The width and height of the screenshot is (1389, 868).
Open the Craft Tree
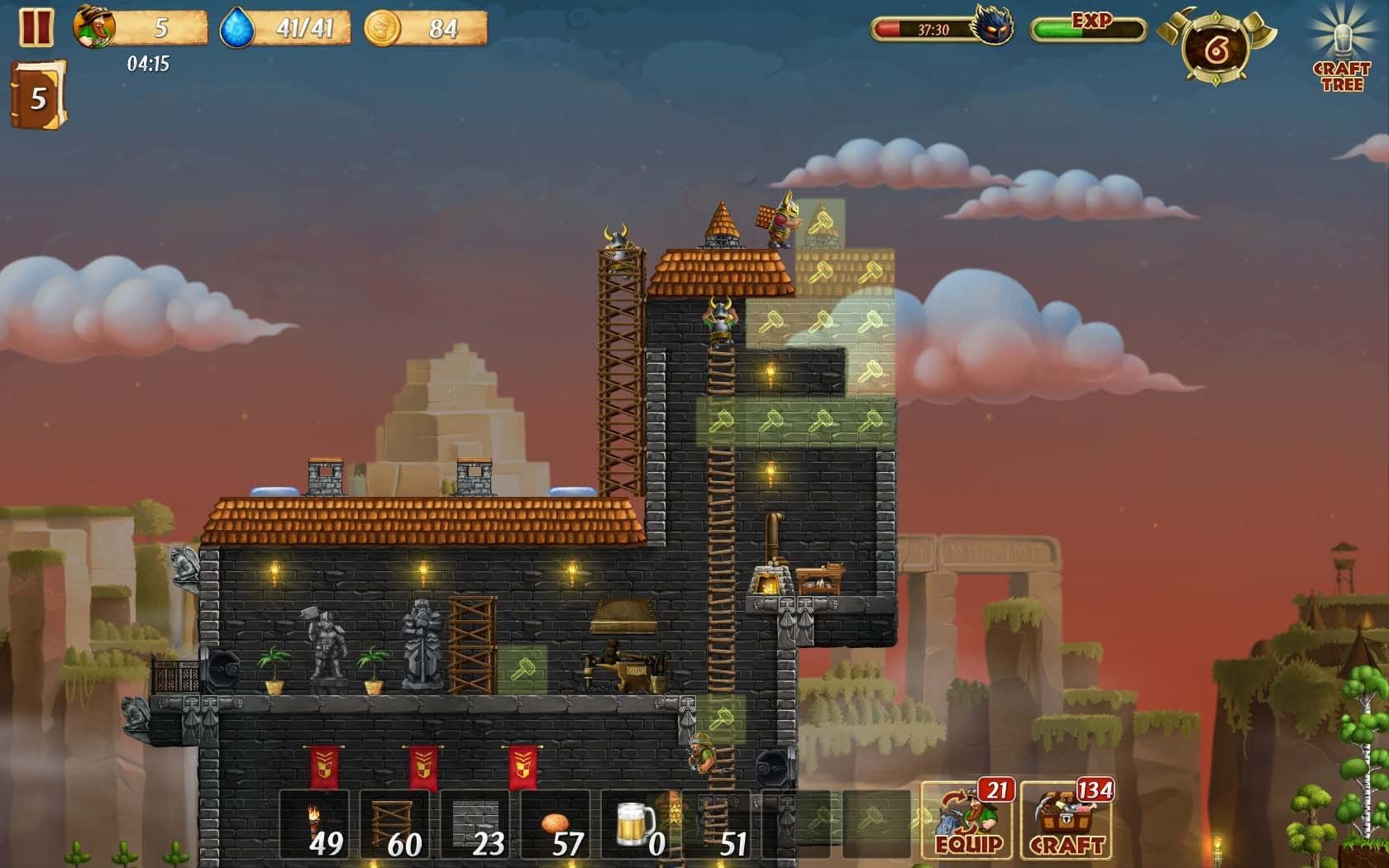click(x=1341, y=50)
